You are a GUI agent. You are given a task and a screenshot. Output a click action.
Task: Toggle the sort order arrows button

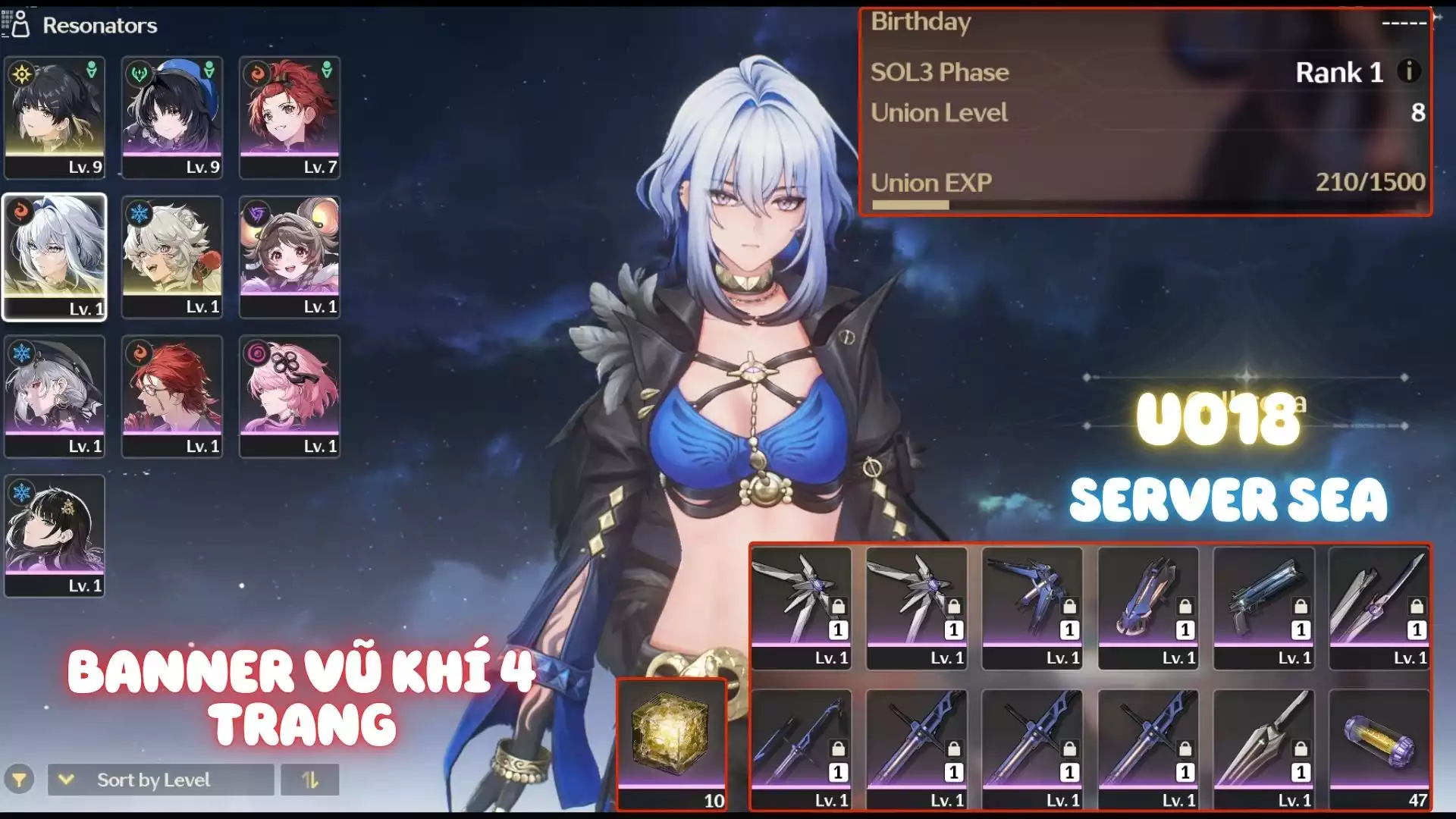[x=309, y=780]
